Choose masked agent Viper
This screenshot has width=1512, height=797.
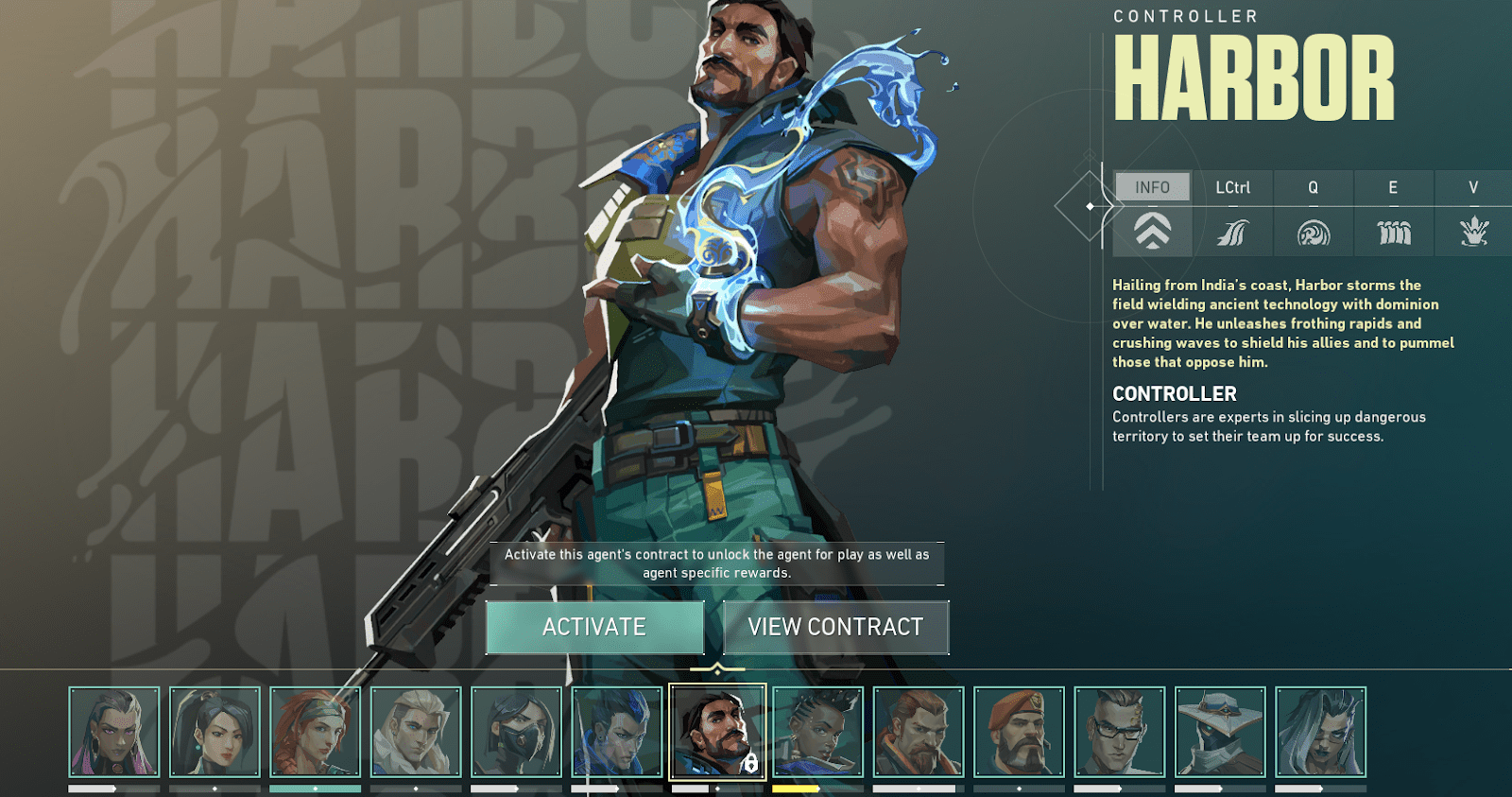click(x=516, y=732)
